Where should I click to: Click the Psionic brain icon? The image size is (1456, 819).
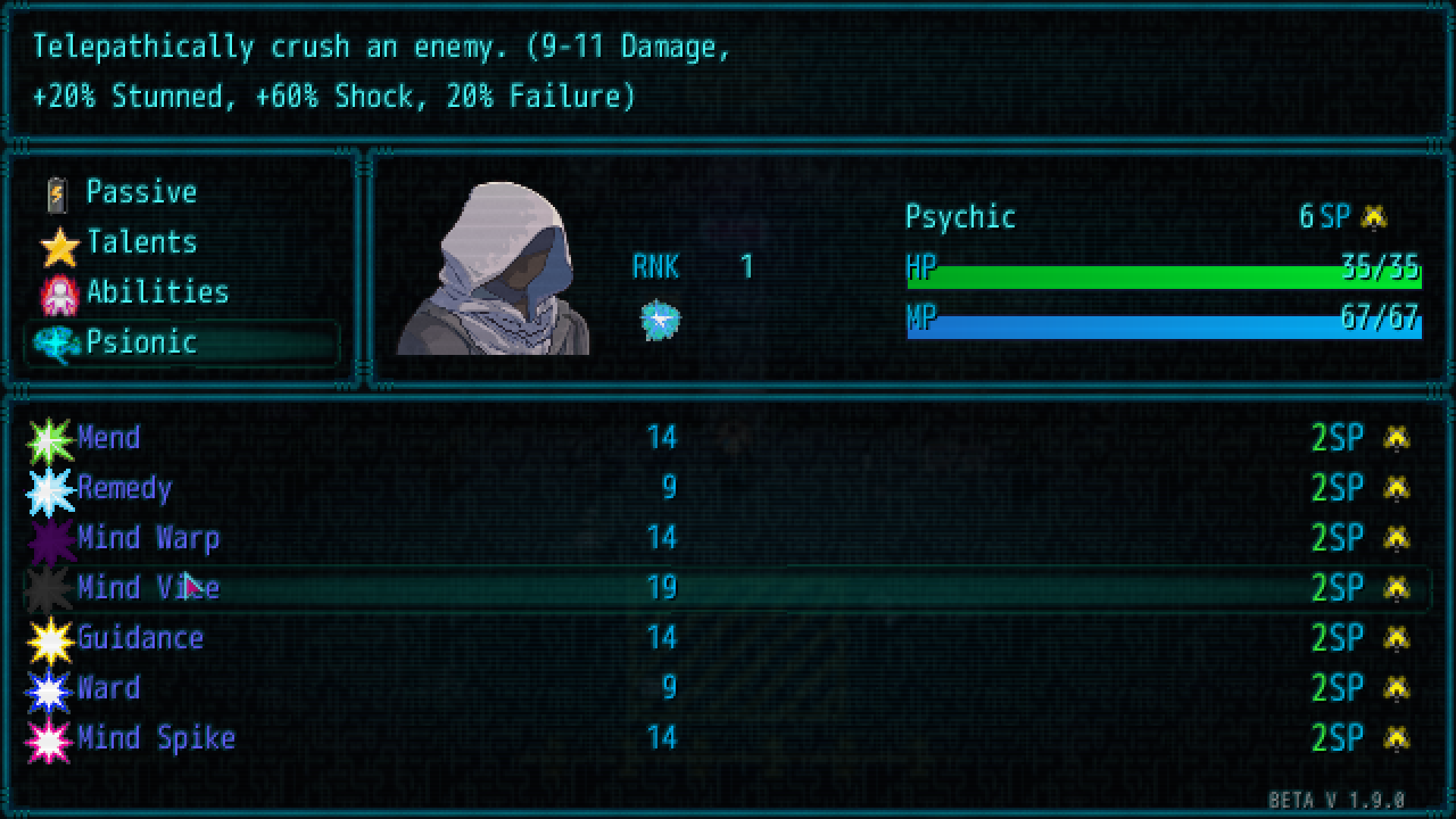(x=59, y=343)
